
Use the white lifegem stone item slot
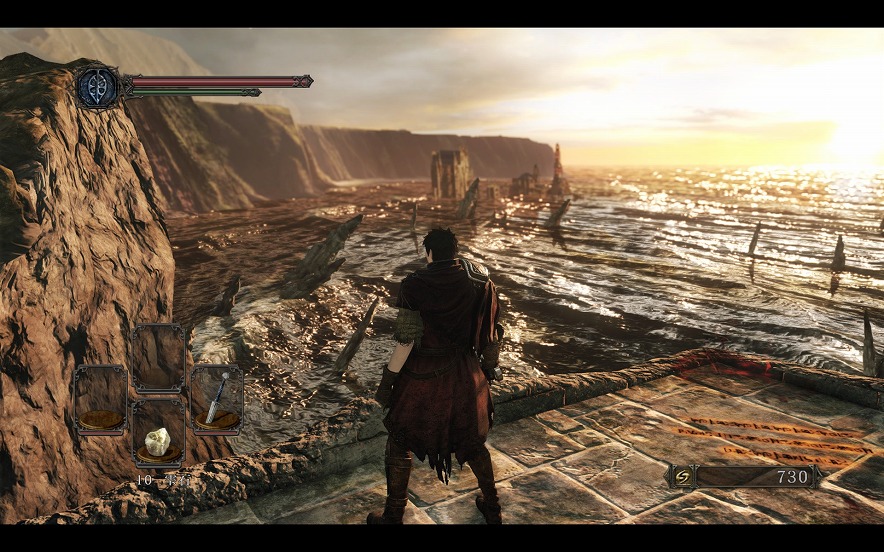pyautogui.click(x=159, y=437)
